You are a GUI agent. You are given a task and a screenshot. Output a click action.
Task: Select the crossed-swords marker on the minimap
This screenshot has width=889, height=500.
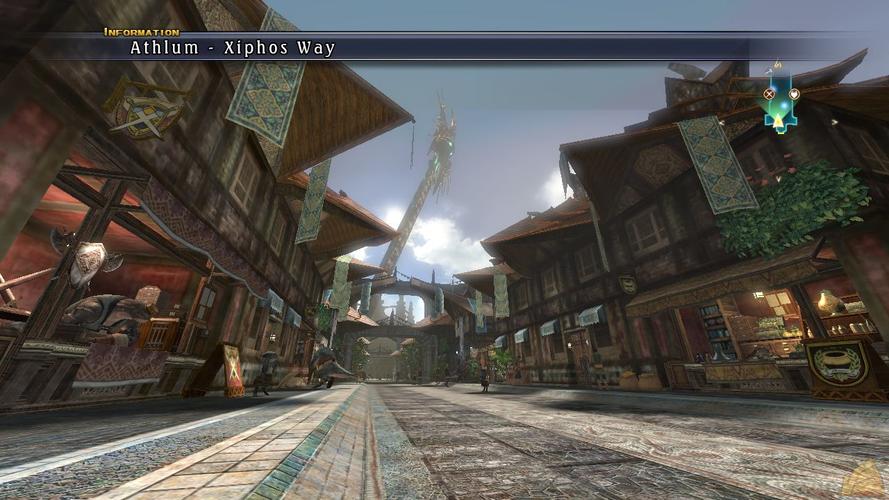pos(769,94)
